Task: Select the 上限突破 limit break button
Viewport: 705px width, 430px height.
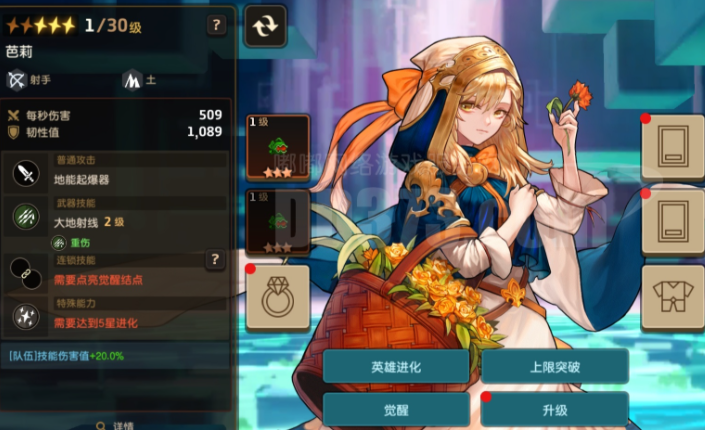Action: coord(554,367)
